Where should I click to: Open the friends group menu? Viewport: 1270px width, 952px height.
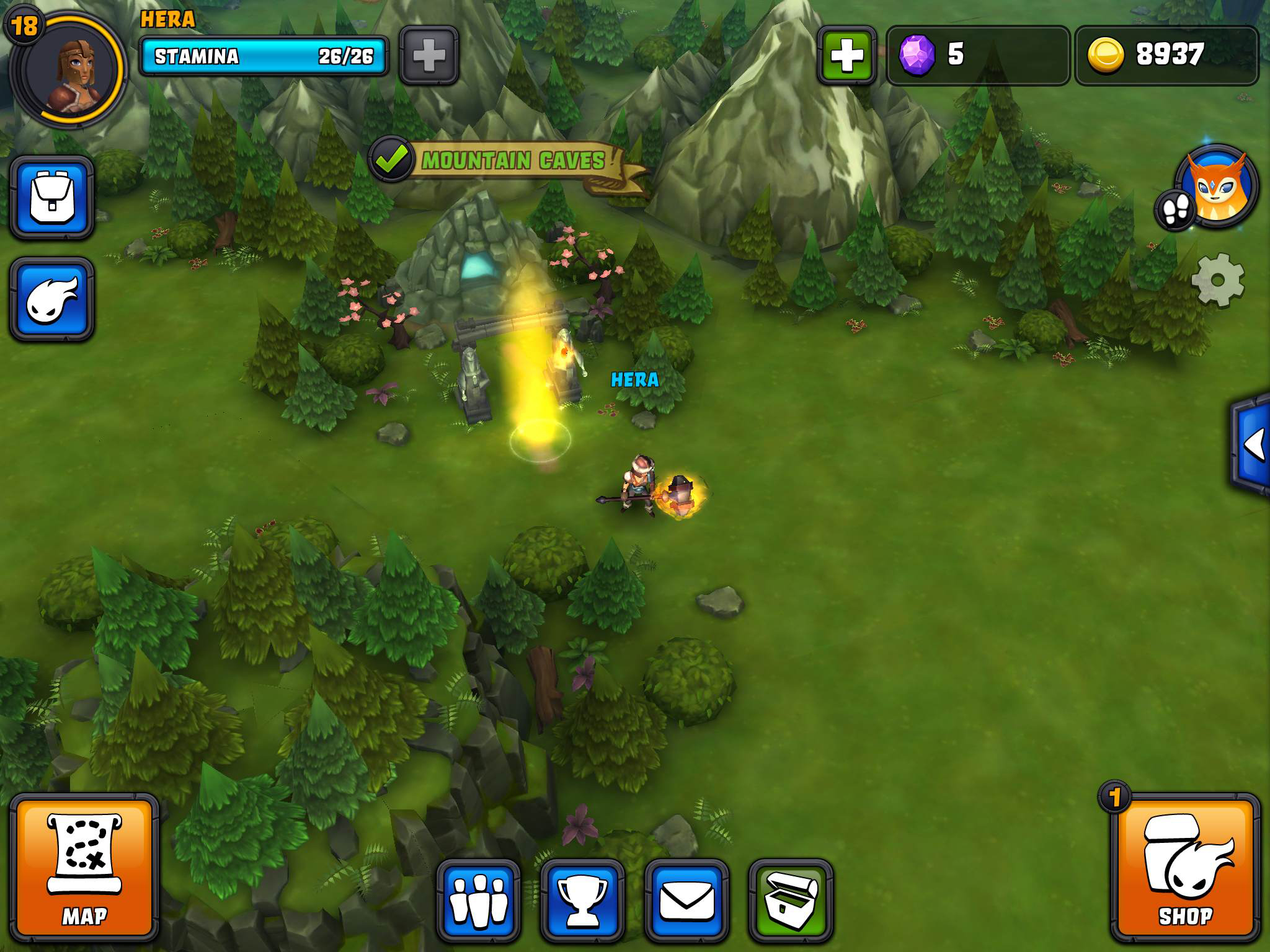click(479, 900)
